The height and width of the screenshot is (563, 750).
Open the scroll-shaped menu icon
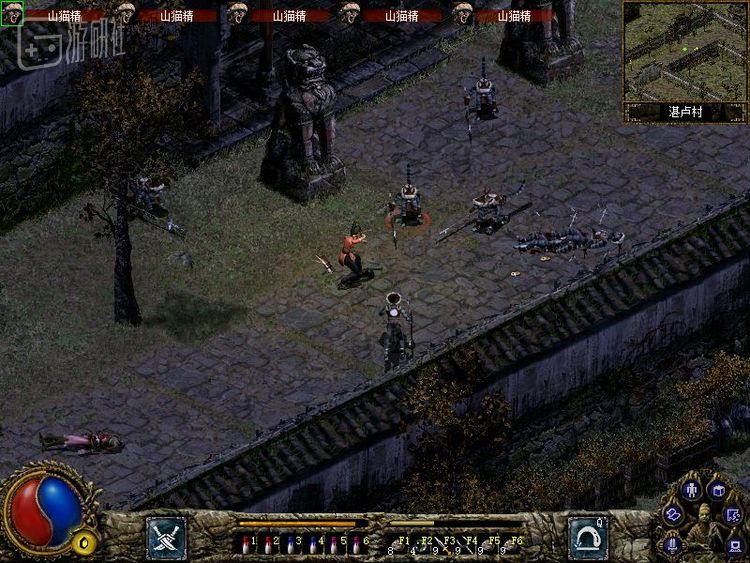(x=673, y=514)
